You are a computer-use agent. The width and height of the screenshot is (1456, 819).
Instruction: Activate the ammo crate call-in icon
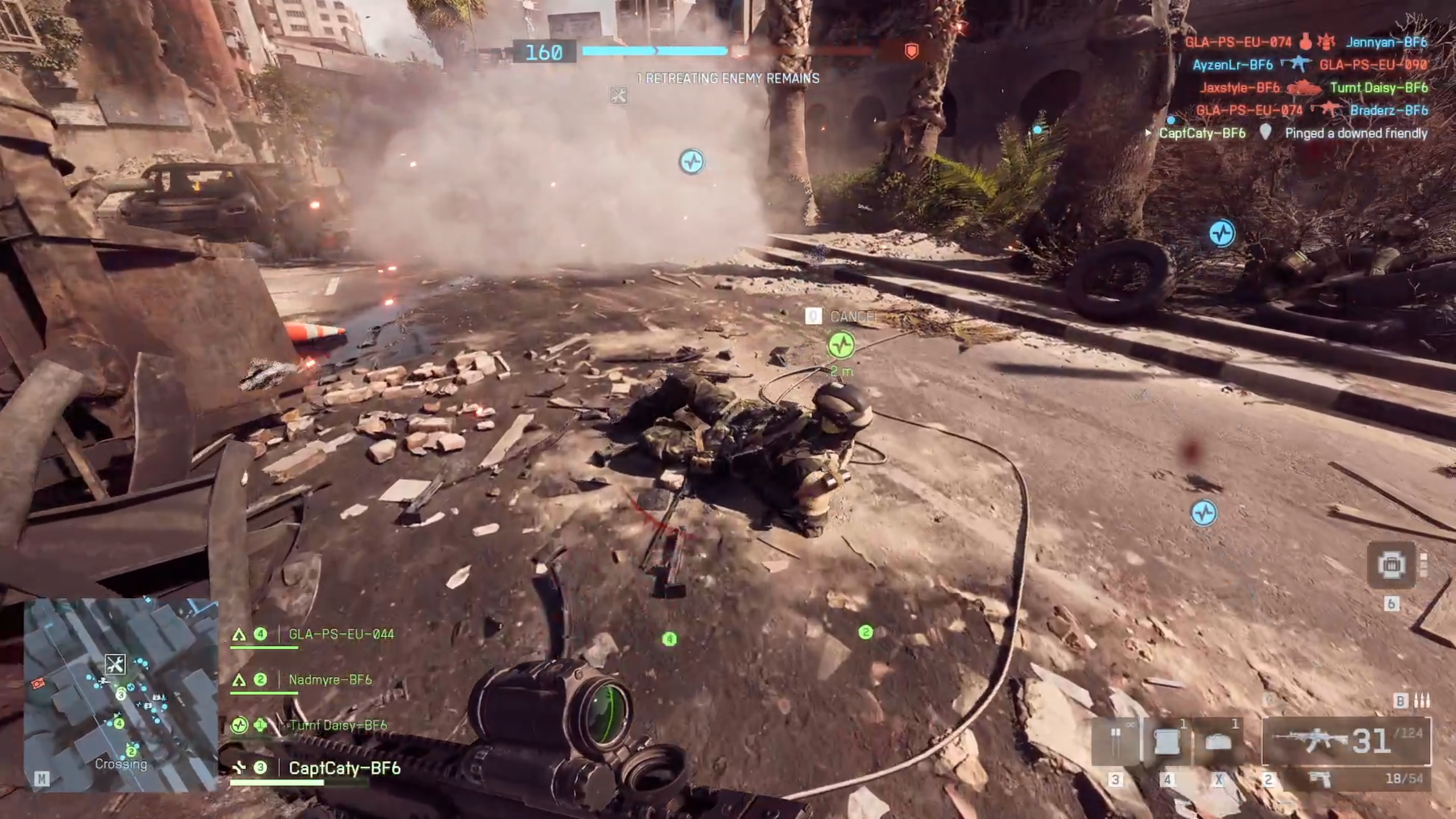click(1391, 565)
